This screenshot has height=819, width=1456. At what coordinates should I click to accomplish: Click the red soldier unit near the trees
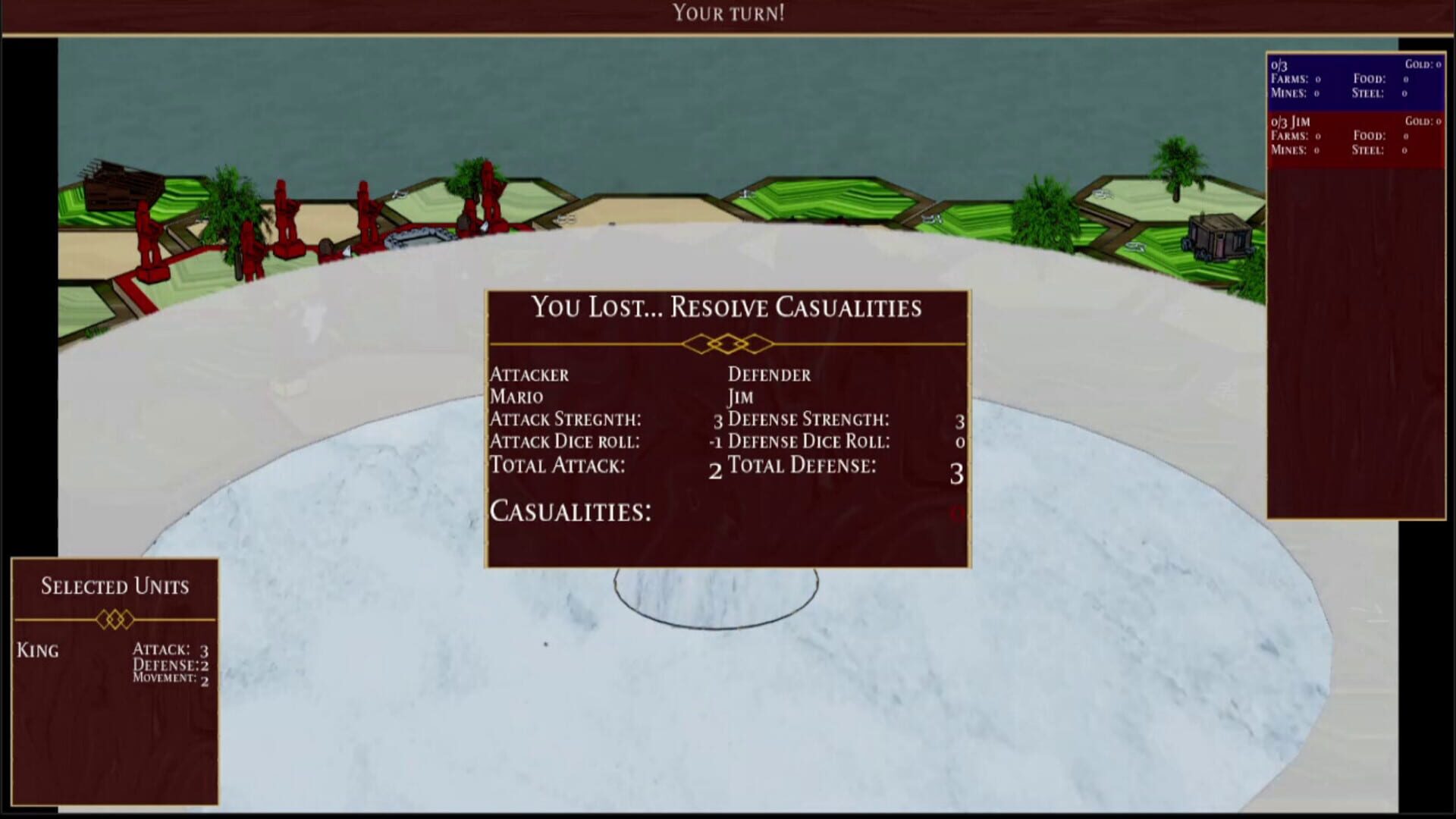click(x=250, y=250)
